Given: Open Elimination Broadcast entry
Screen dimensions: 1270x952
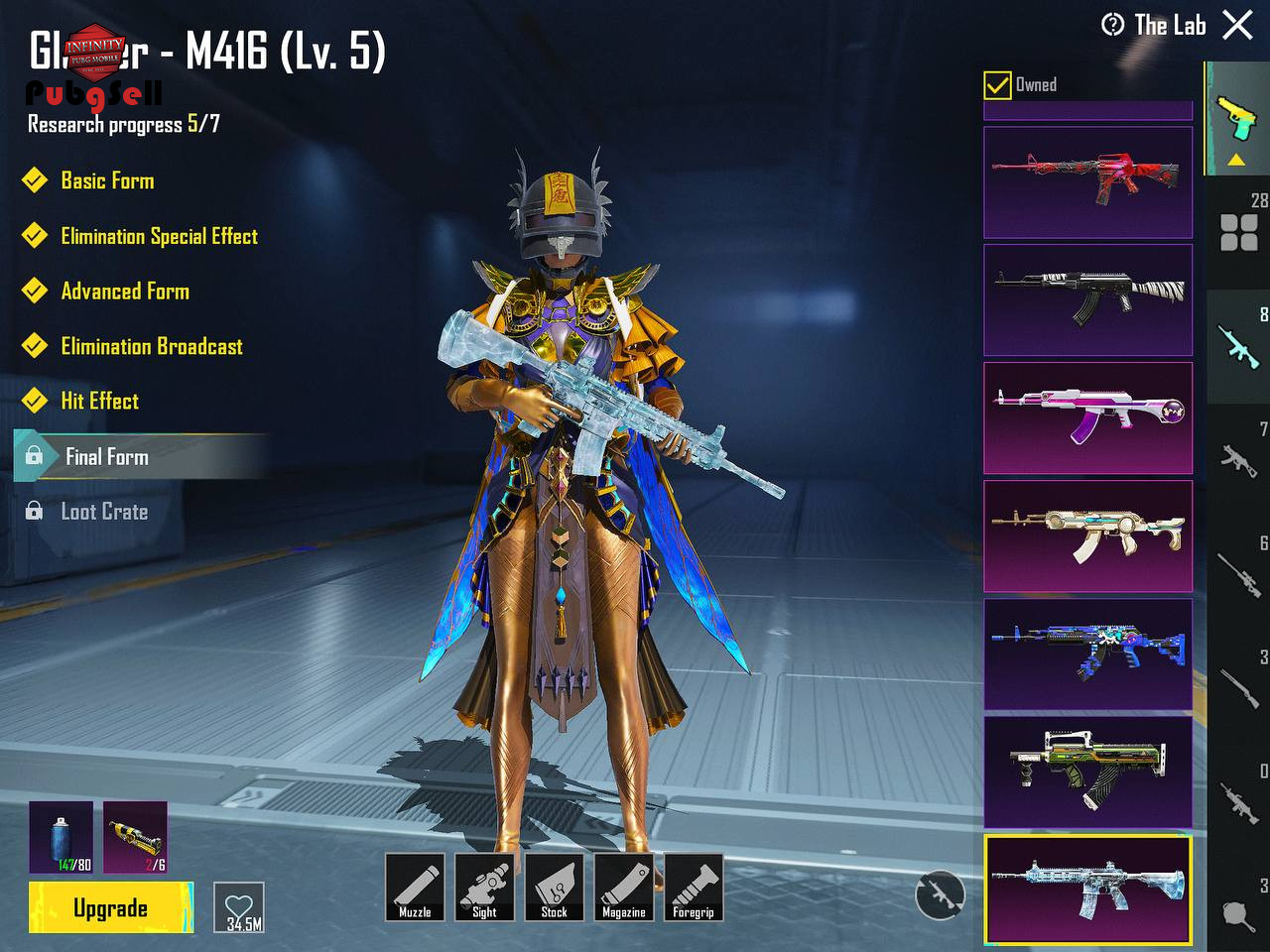Looking at the screenshot, I should click(x=152, y=346).
